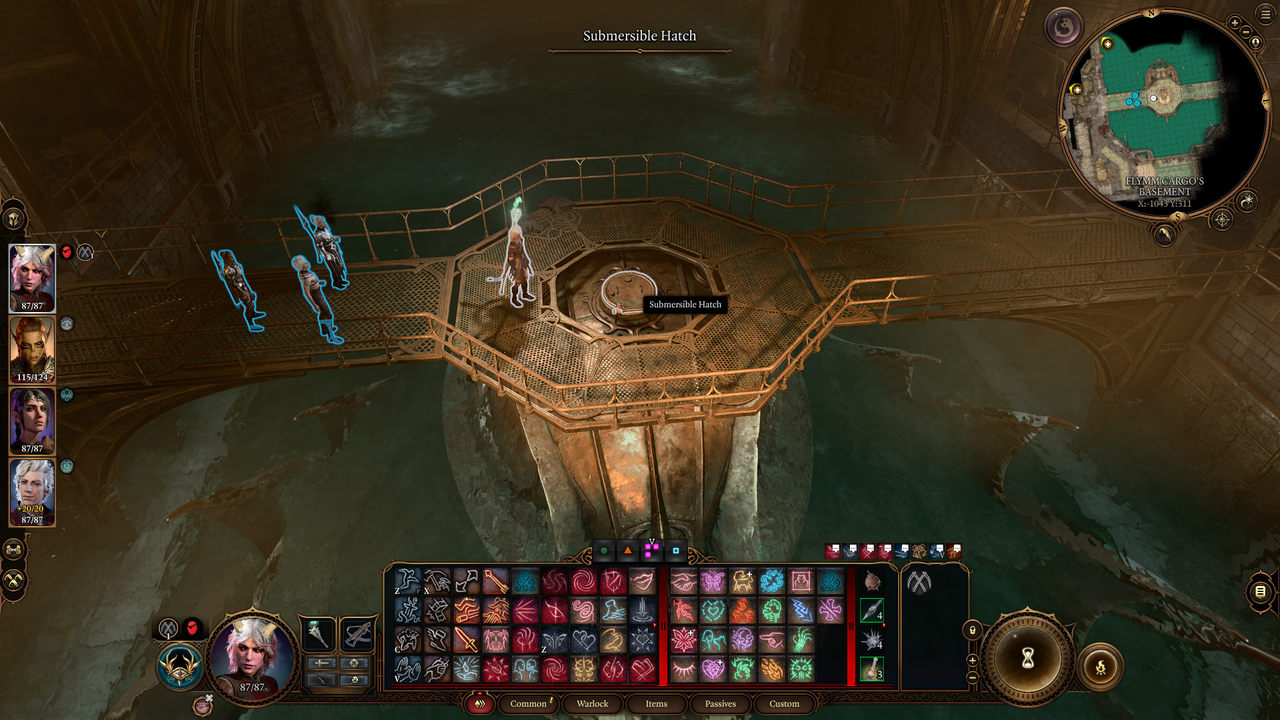Click the hourglass end turn button

(x=1024, y=657)
